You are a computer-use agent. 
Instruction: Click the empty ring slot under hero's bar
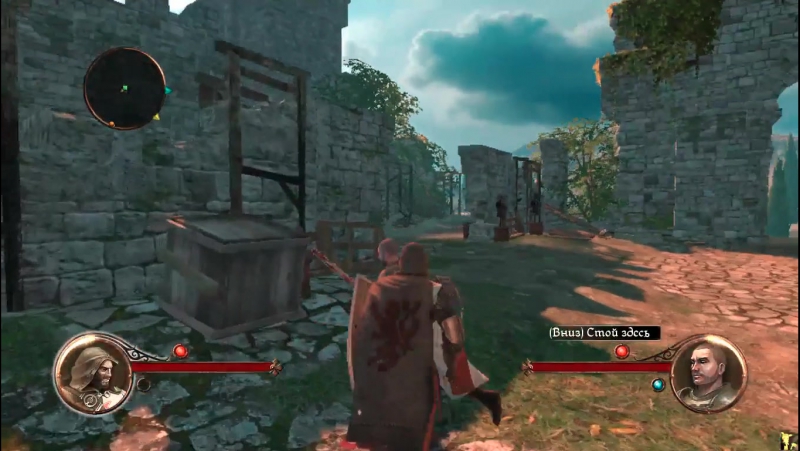144,384
